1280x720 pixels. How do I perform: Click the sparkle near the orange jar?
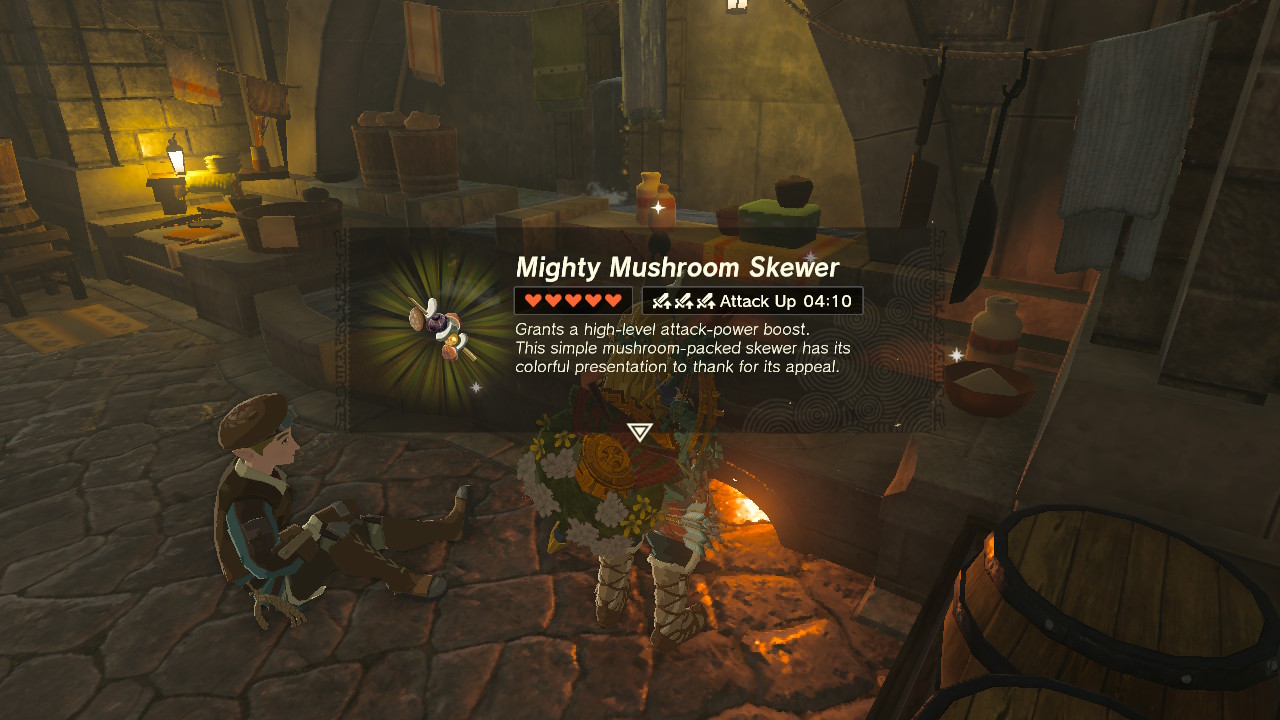(657, 209)
